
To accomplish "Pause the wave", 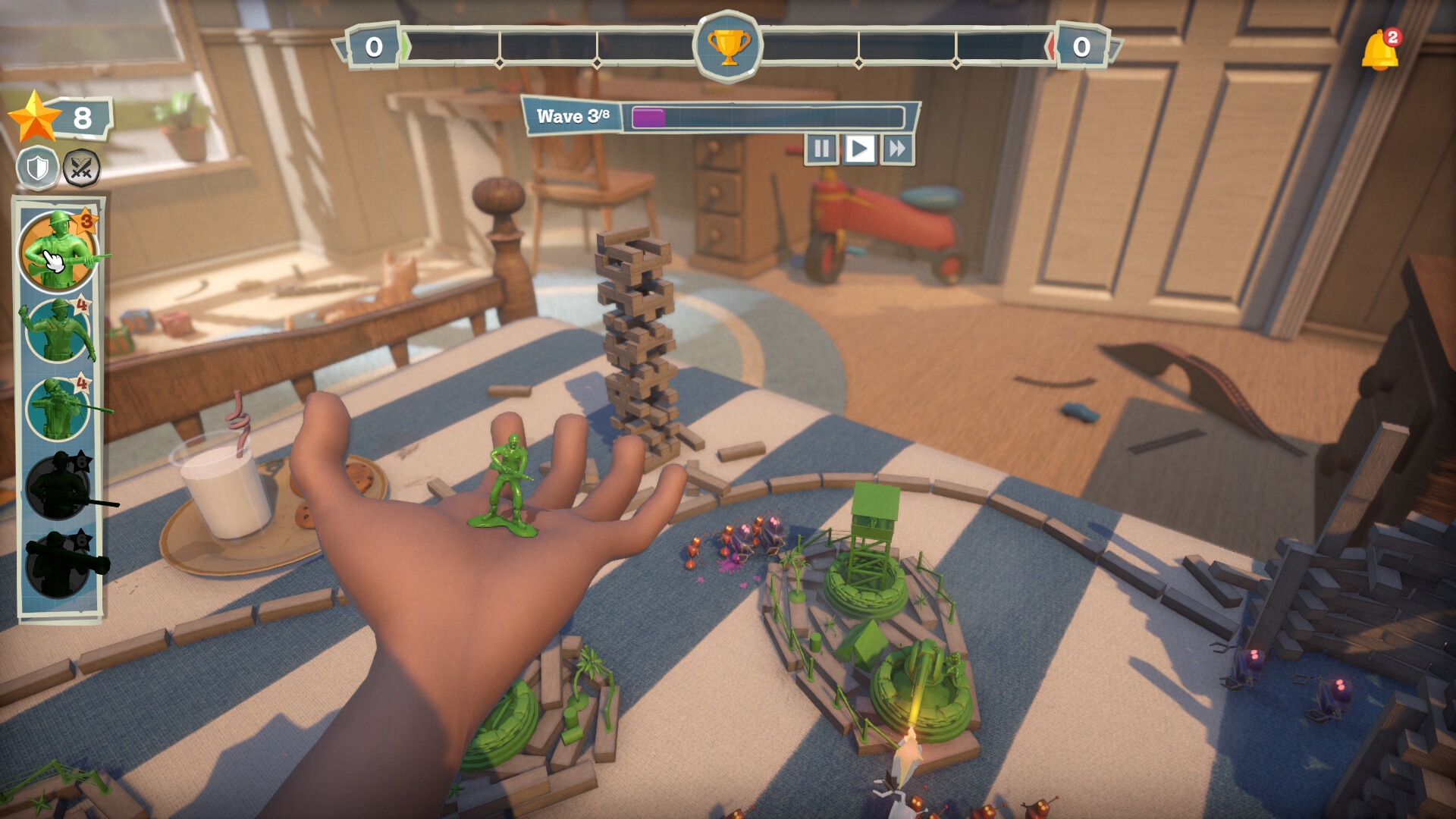I will [x=821, y=149].
